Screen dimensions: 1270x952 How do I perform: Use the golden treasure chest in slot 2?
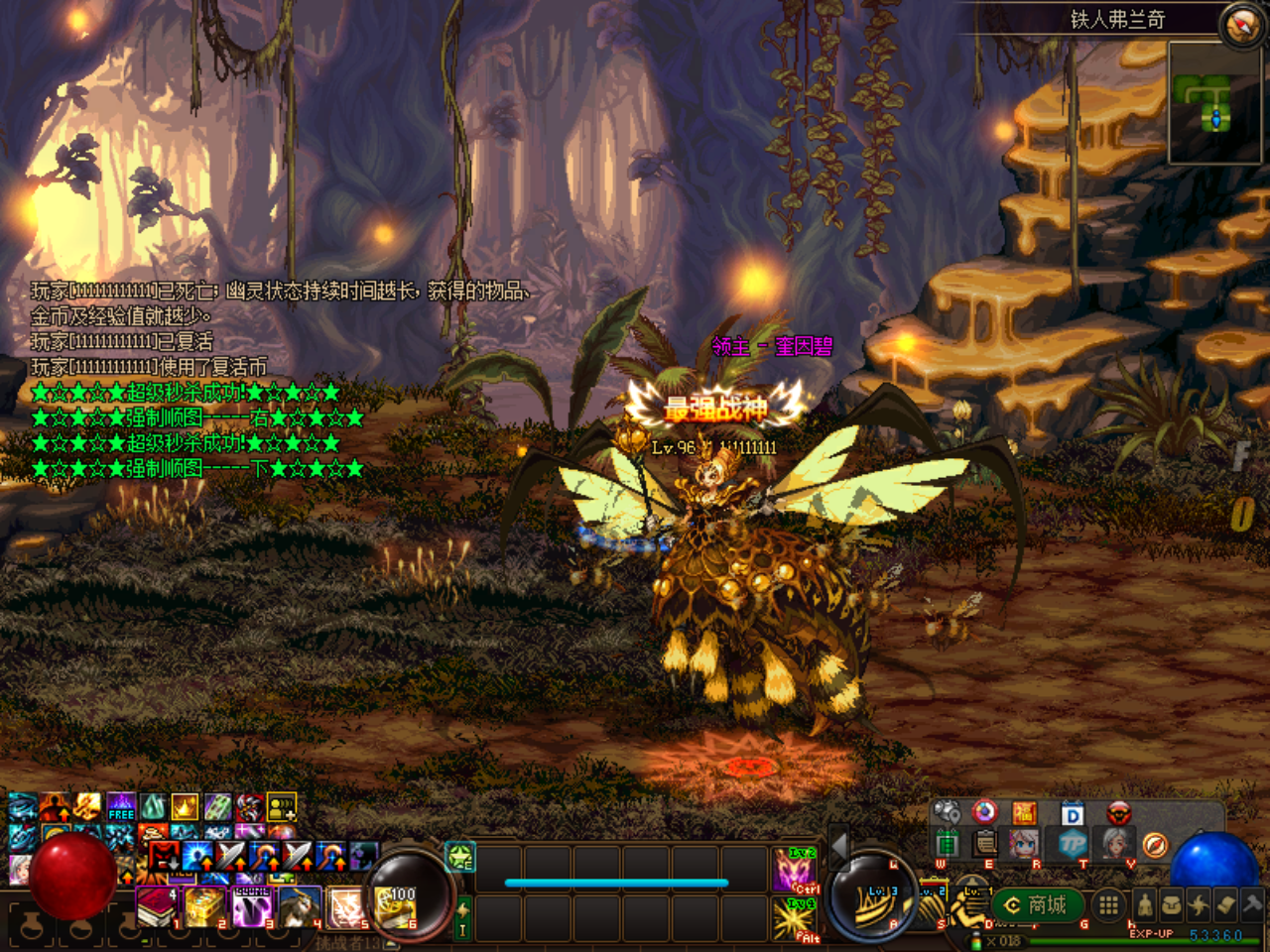click(x=203, y=906)
